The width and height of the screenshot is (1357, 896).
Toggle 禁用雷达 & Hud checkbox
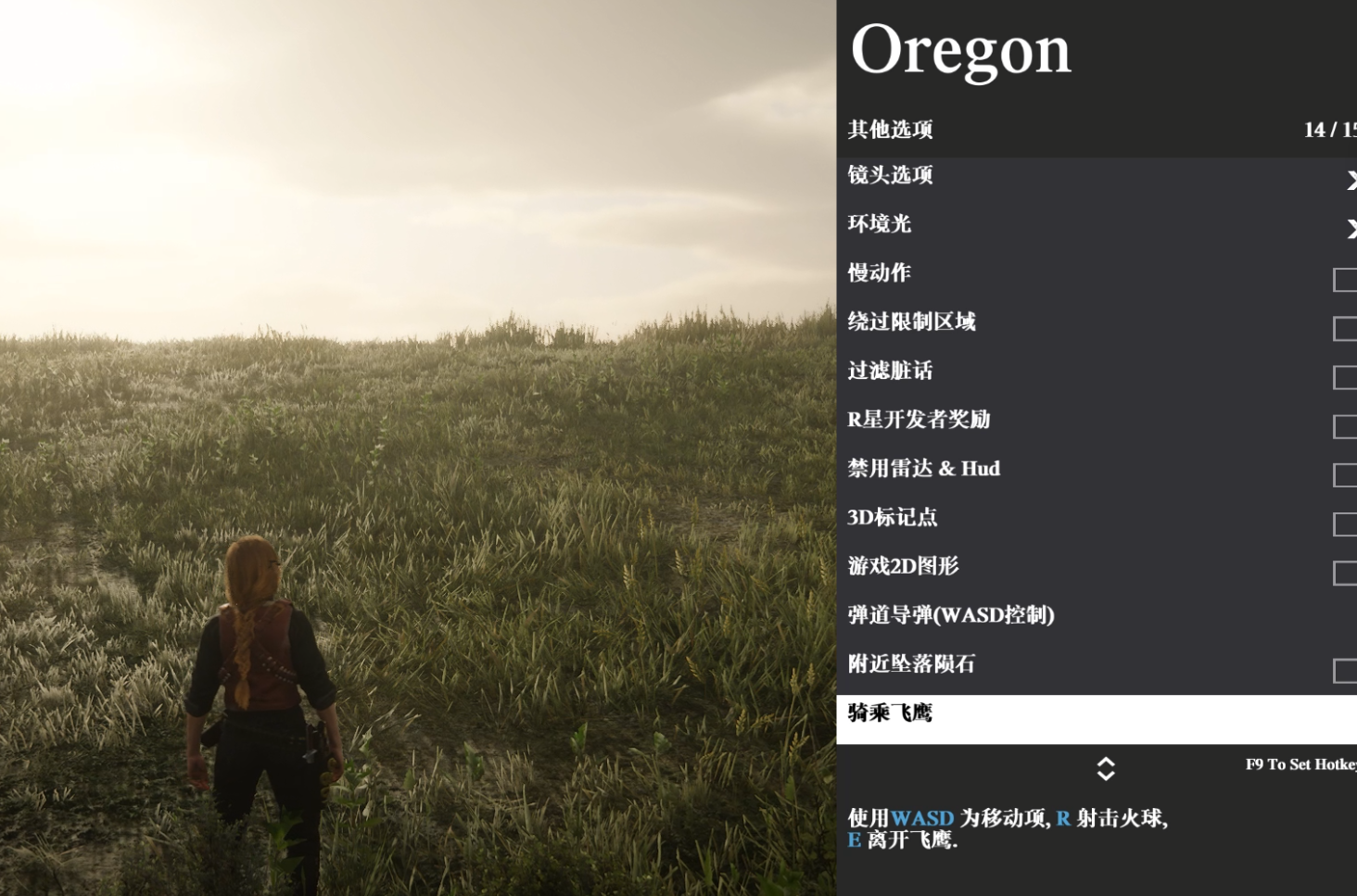pos(1344,475)
